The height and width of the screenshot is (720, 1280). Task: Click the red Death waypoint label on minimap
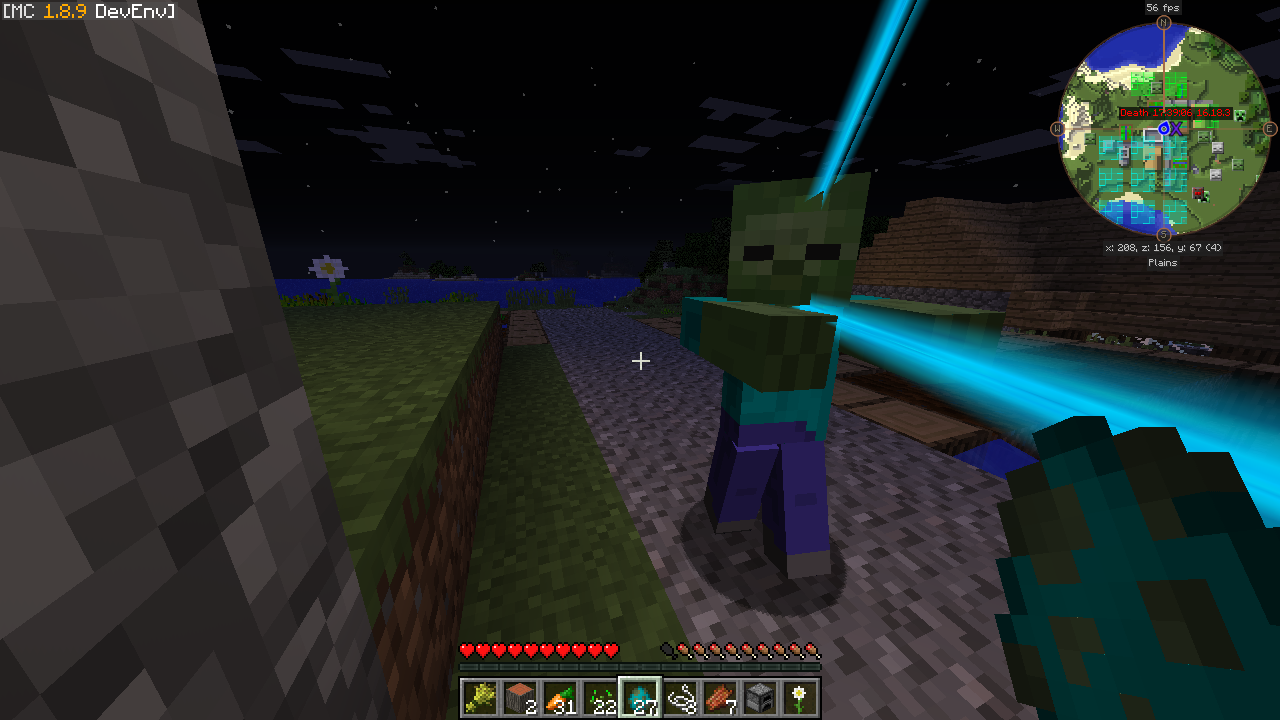1174,113
